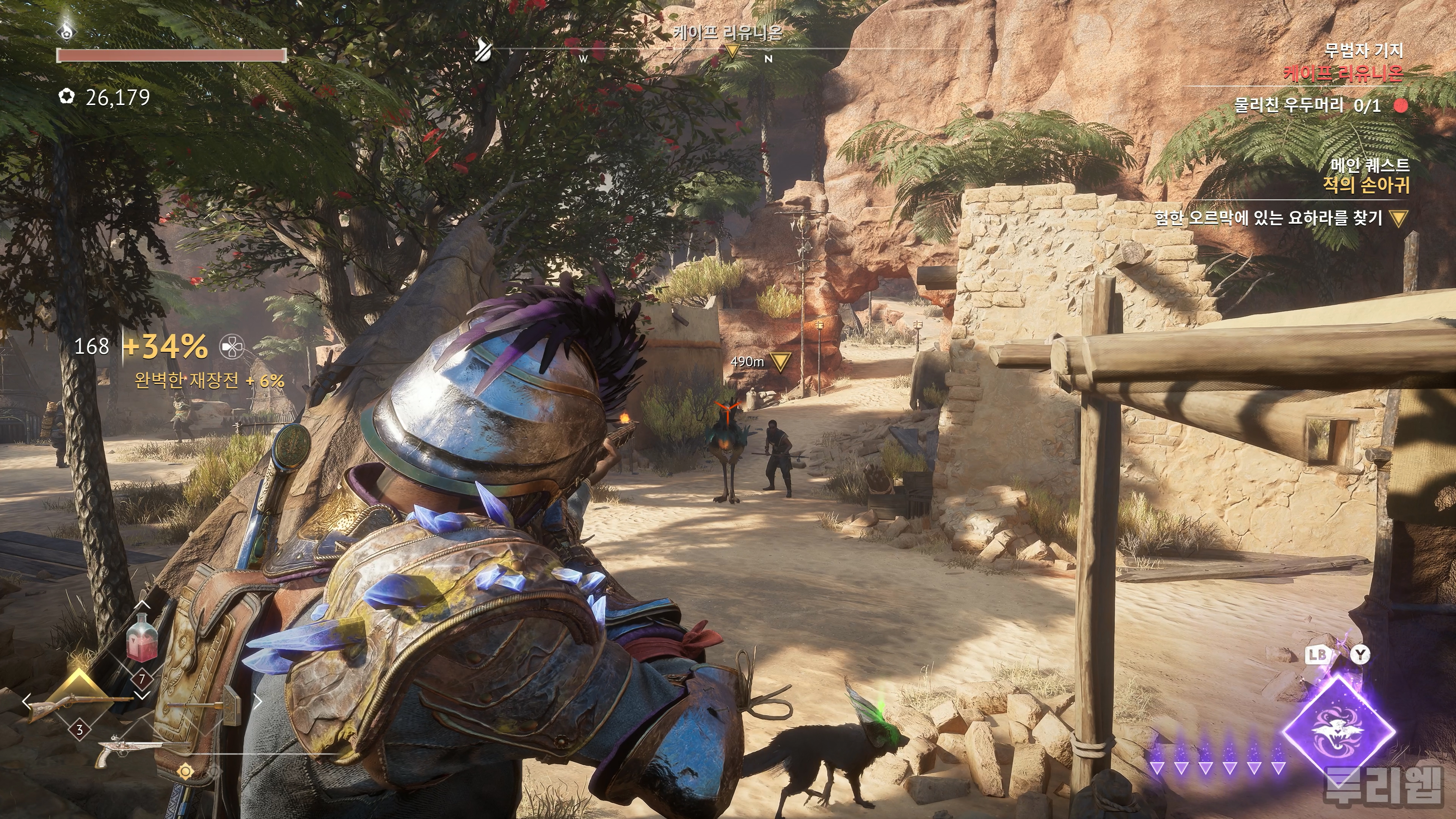This screenshot has height=819, width=1456.
Task: Click the left arrow of weapon selector
Action: point(27,702)
